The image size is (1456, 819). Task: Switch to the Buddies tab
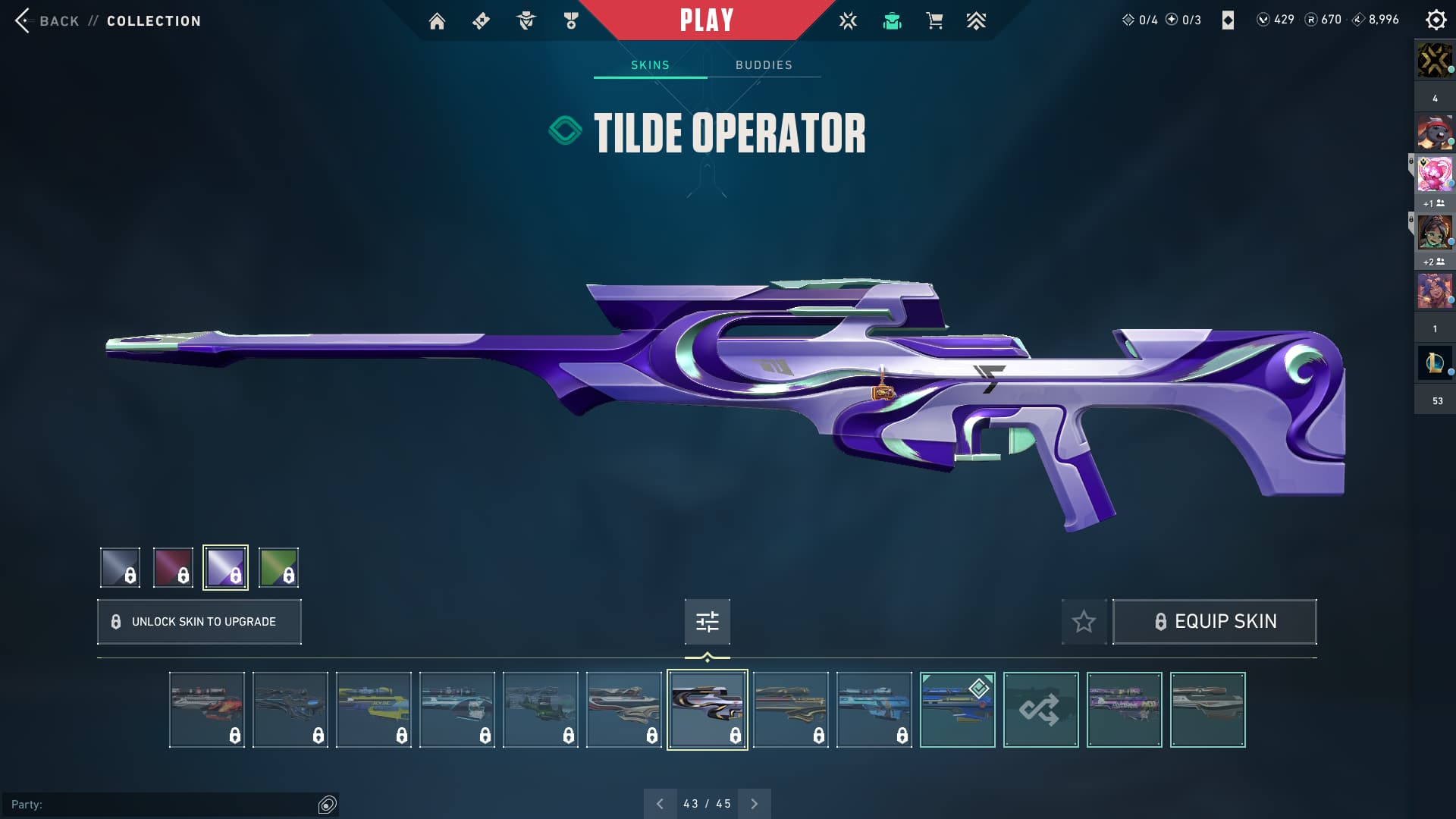(764, 65)
